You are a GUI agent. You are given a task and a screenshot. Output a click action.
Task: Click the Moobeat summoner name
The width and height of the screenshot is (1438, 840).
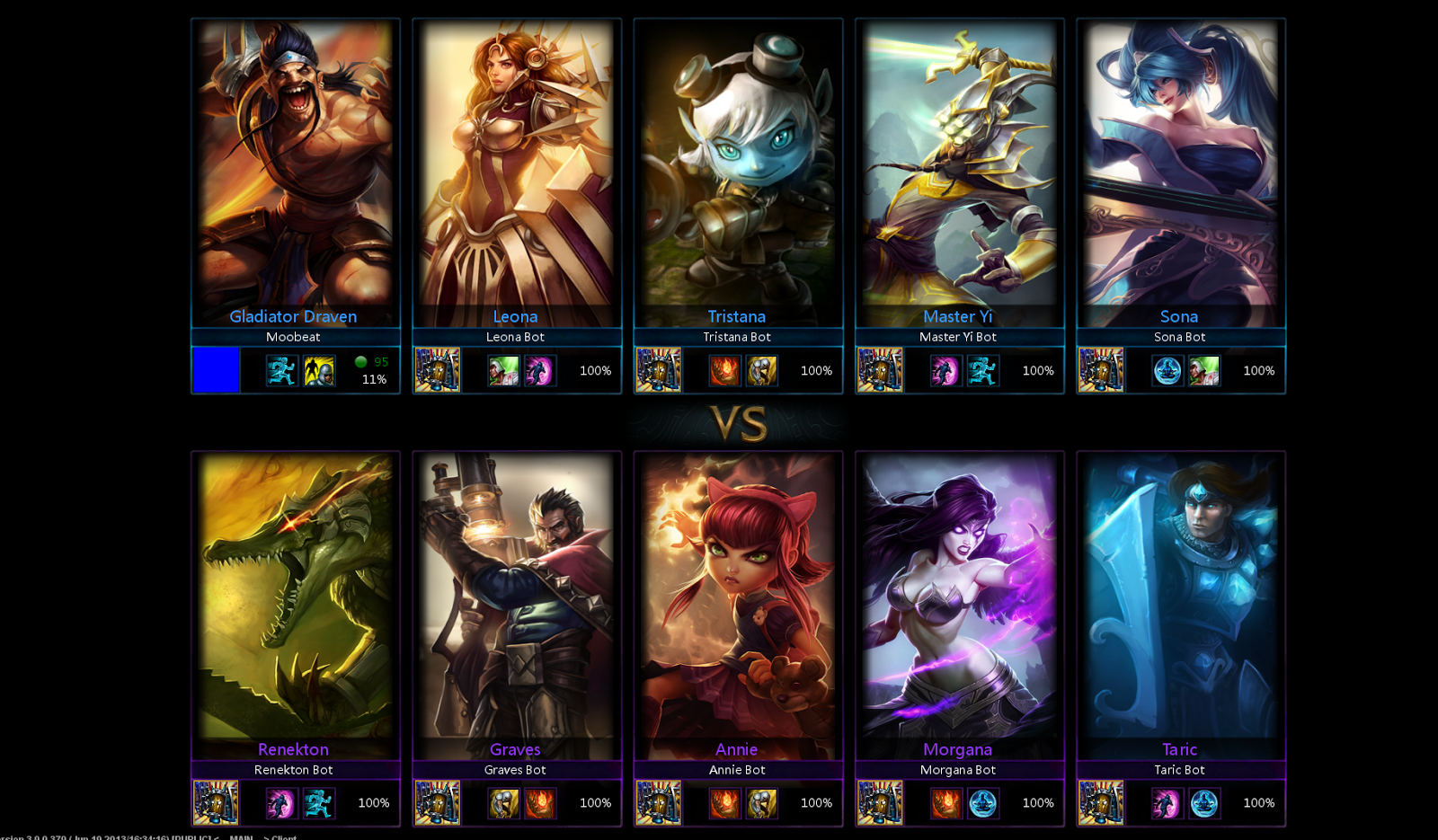[292, 337]
